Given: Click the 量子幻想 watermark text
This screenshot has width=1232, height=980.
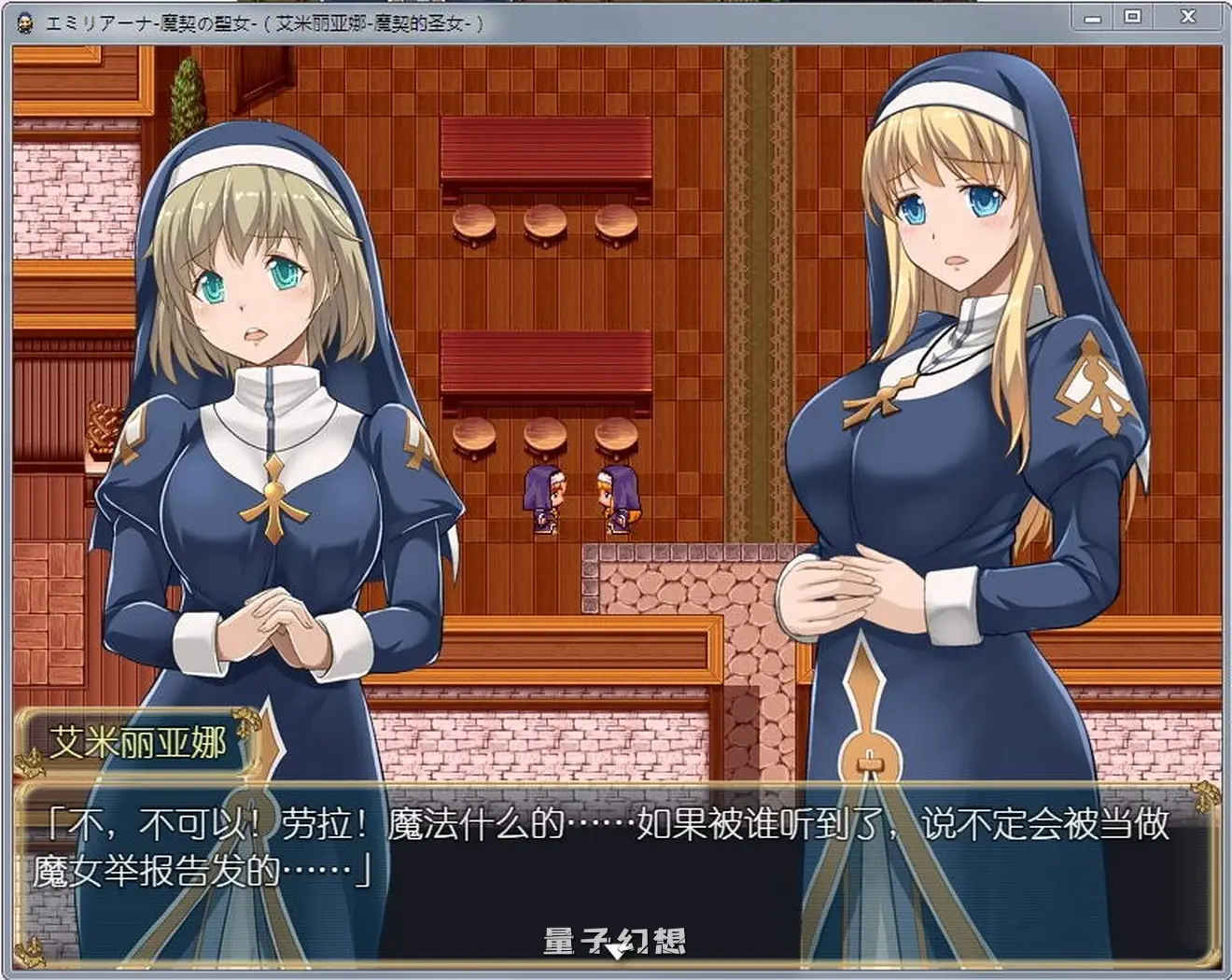Looking at the screenshot, I should [616, 938].
